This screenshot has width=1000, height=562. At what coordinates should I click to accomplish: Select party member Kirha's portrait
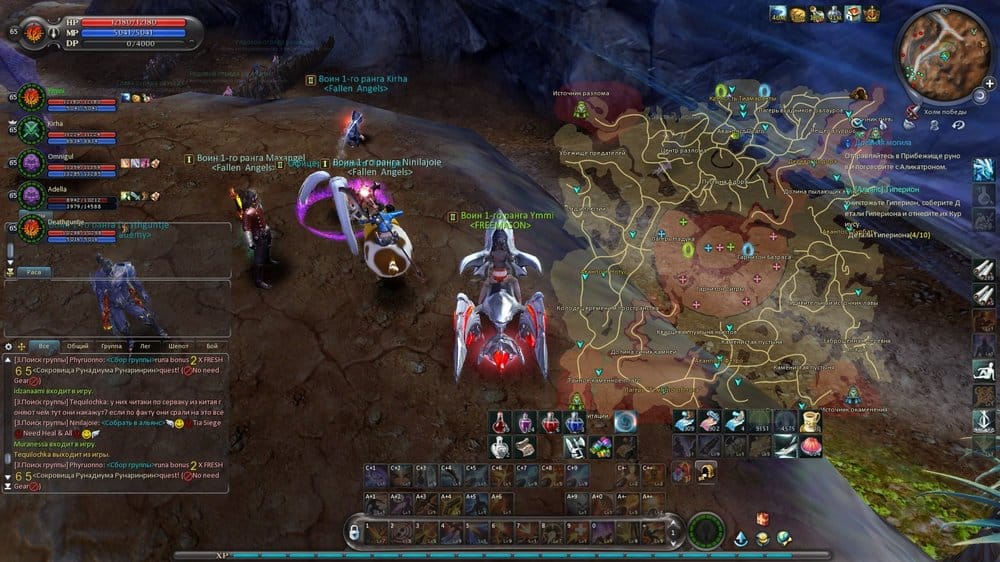pos(31,130)
